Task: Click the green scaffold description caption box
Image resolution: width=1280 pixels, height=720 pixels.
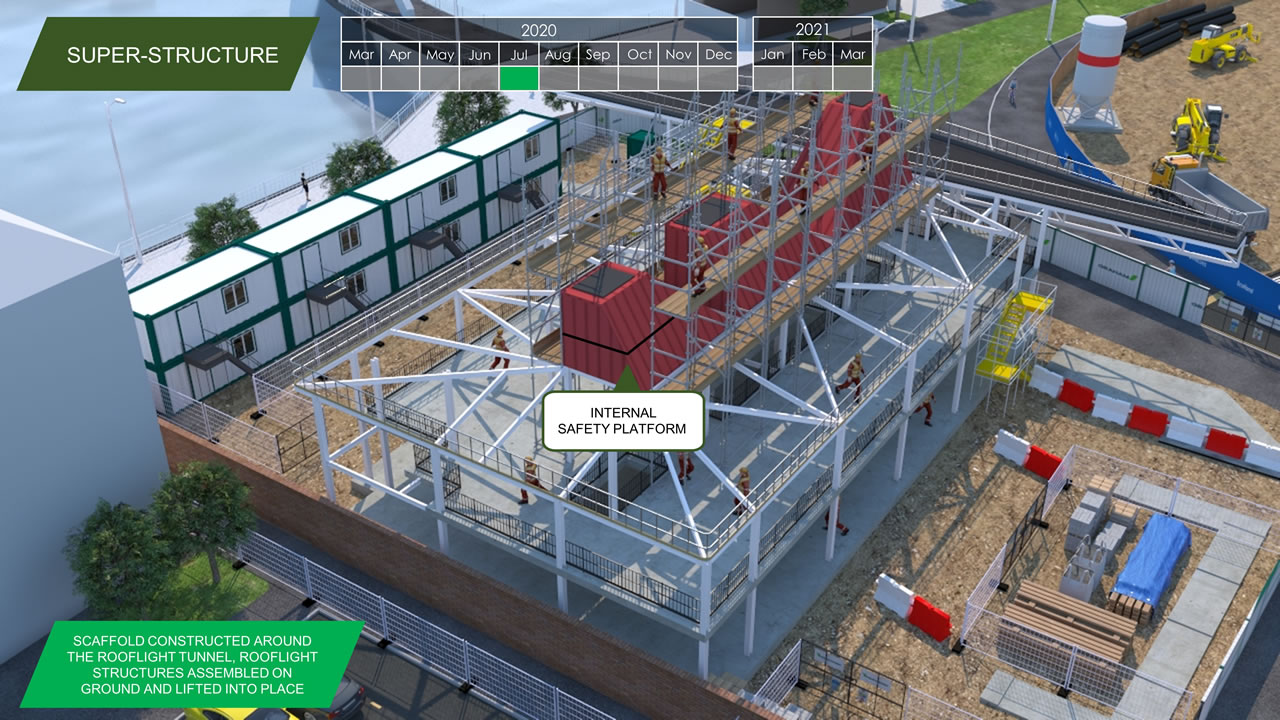Action: pyautogui.click(x=192, y=664)
